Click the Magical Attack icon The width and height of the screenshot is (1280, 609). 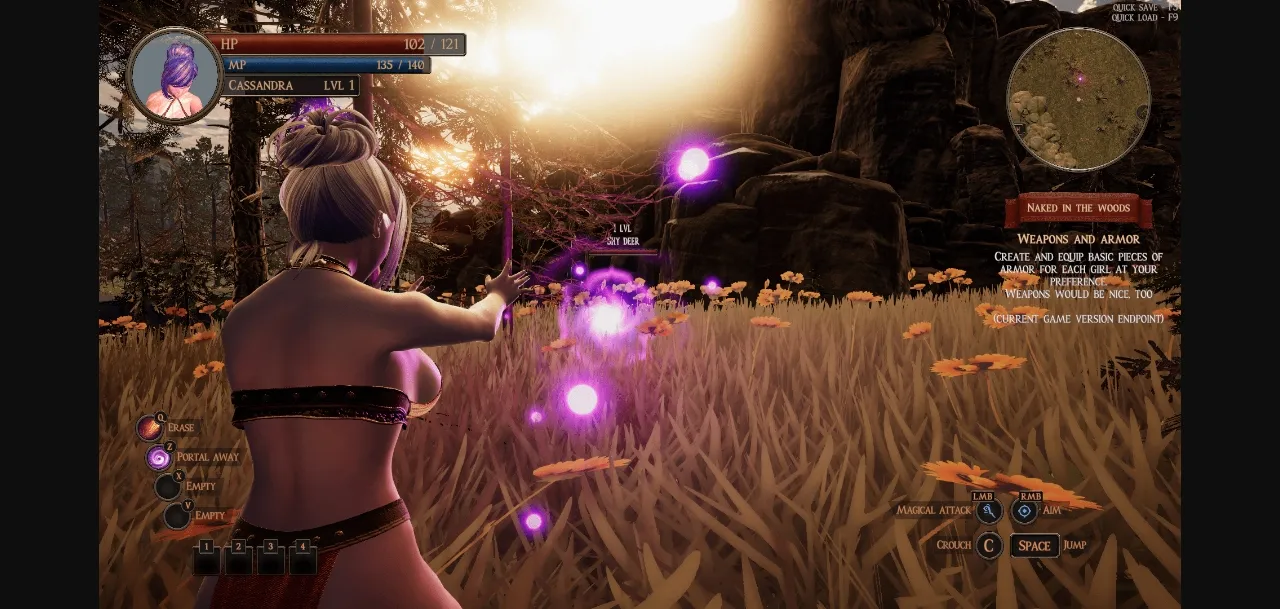pos(989,512)
